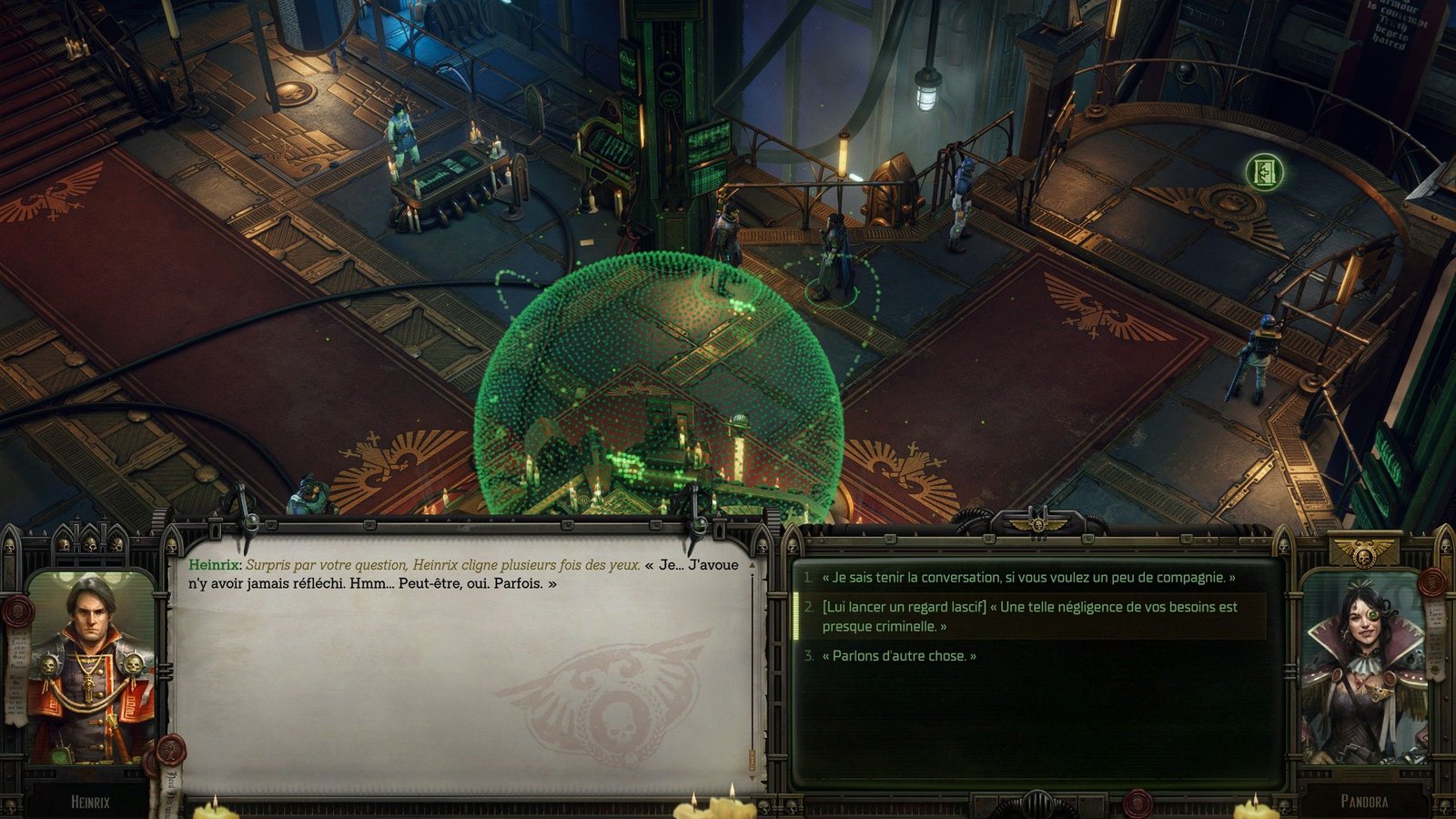Select the lascivious glance dialogue option
The image size is (1456, 819).
pyautogui.click(x=1029, y=616)
